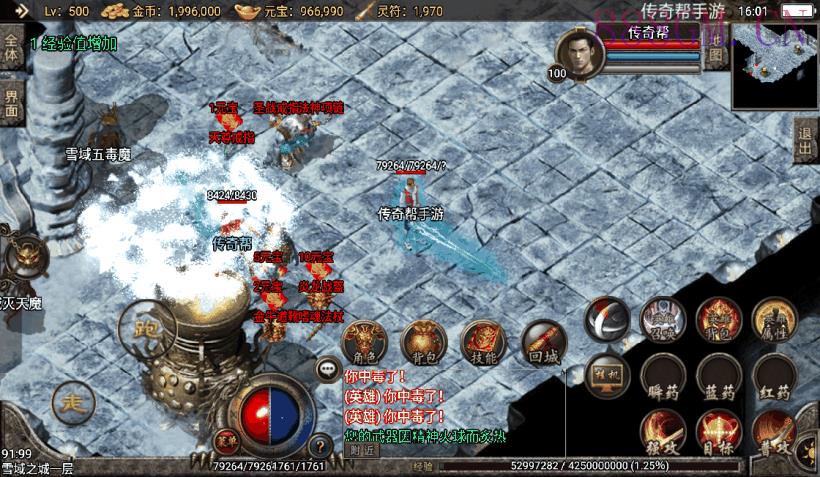The height and width of the screenshot is (477, 820).
Task: Open the 角色 character panel
Action: point(363,342)
